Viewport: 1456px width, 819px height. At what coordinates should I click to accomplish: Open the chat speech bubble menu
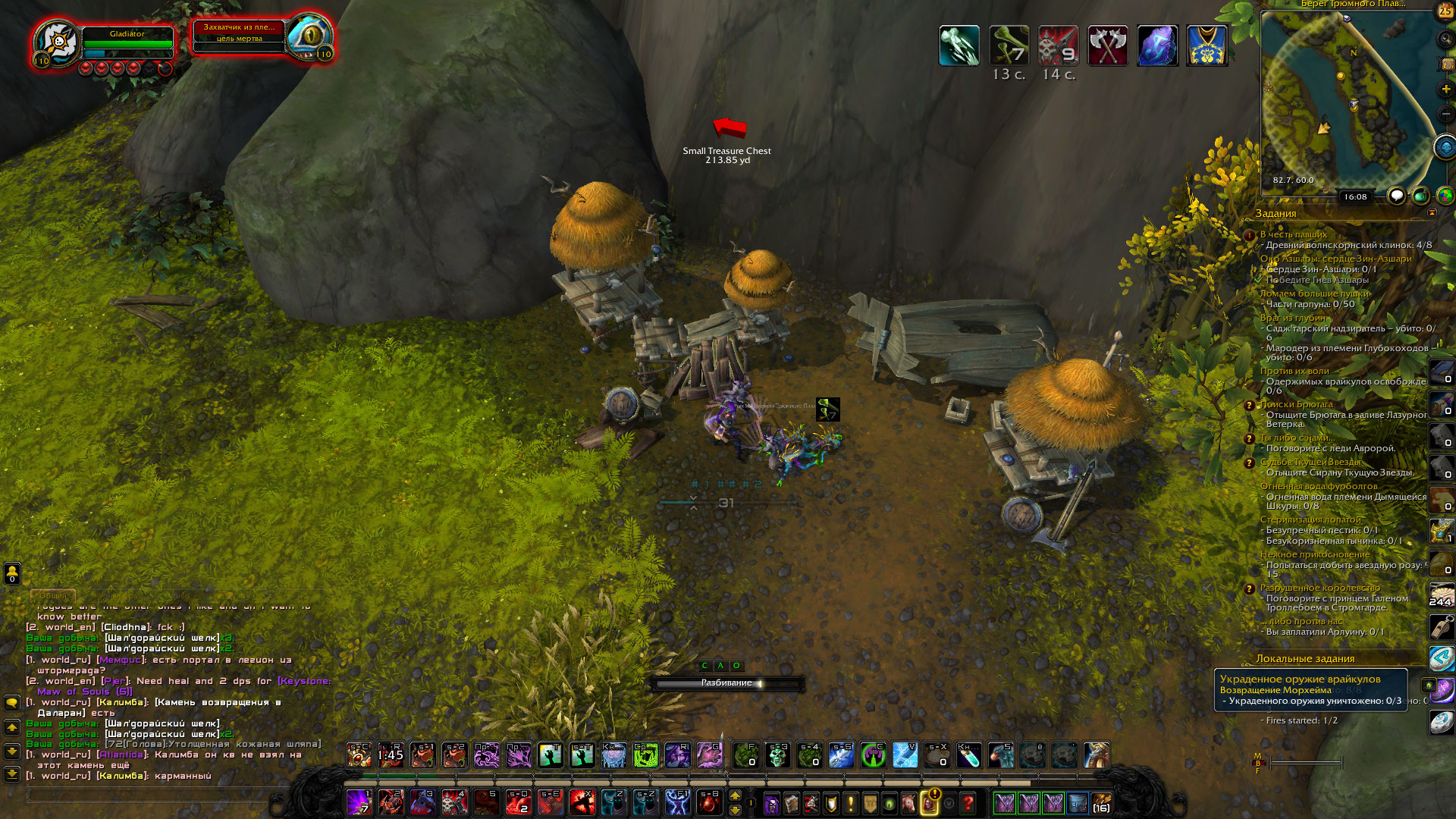pos(12,703)
